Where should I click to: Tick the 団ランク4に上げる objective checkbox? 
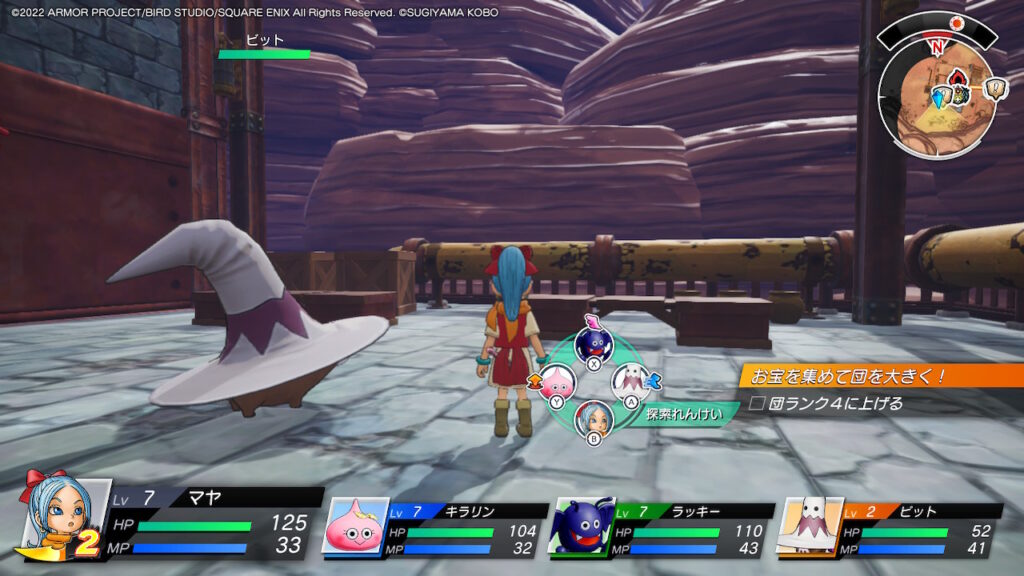pyautogui.click(x=758, y=404)
